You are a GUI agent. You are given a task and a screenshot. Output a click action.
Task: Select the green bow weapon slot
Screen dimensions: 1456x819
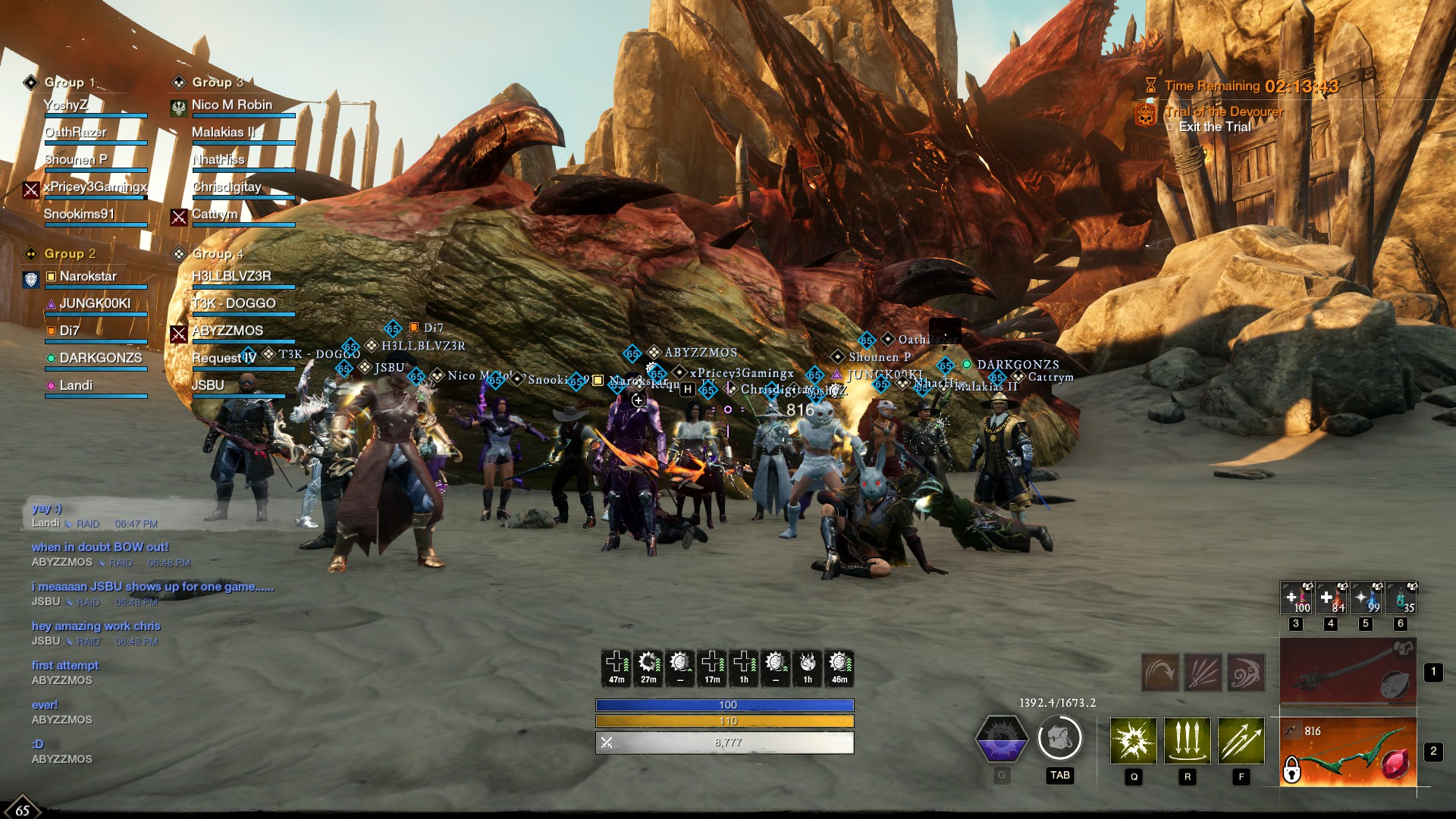[x=1348, y=752]
